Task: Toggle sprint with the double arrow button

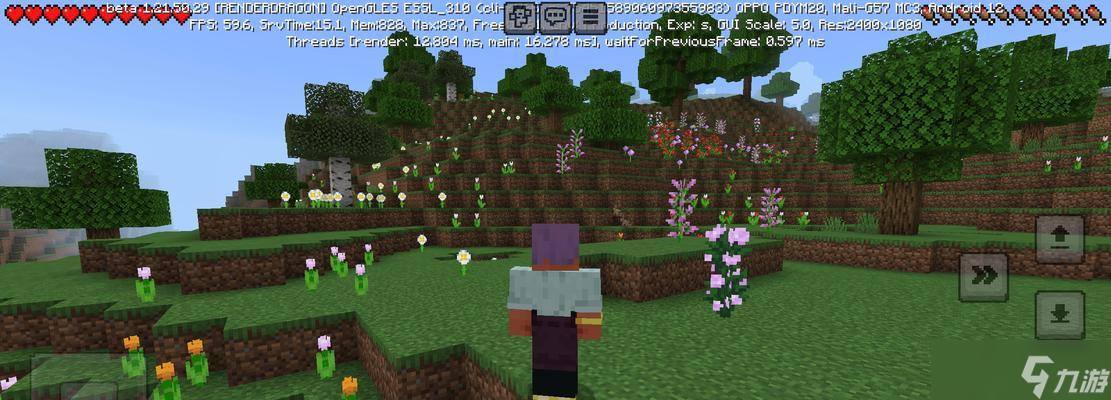Action: pyautogui.click(x=983, y=277)
